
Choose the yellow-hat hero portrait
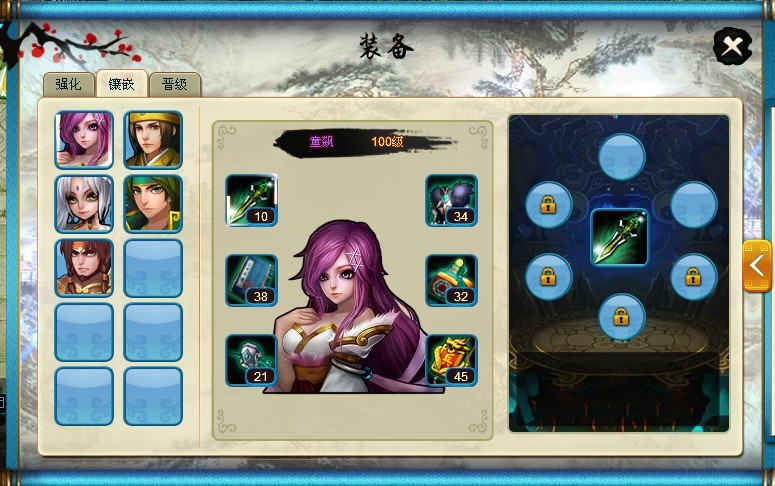(x=153, y=139)
